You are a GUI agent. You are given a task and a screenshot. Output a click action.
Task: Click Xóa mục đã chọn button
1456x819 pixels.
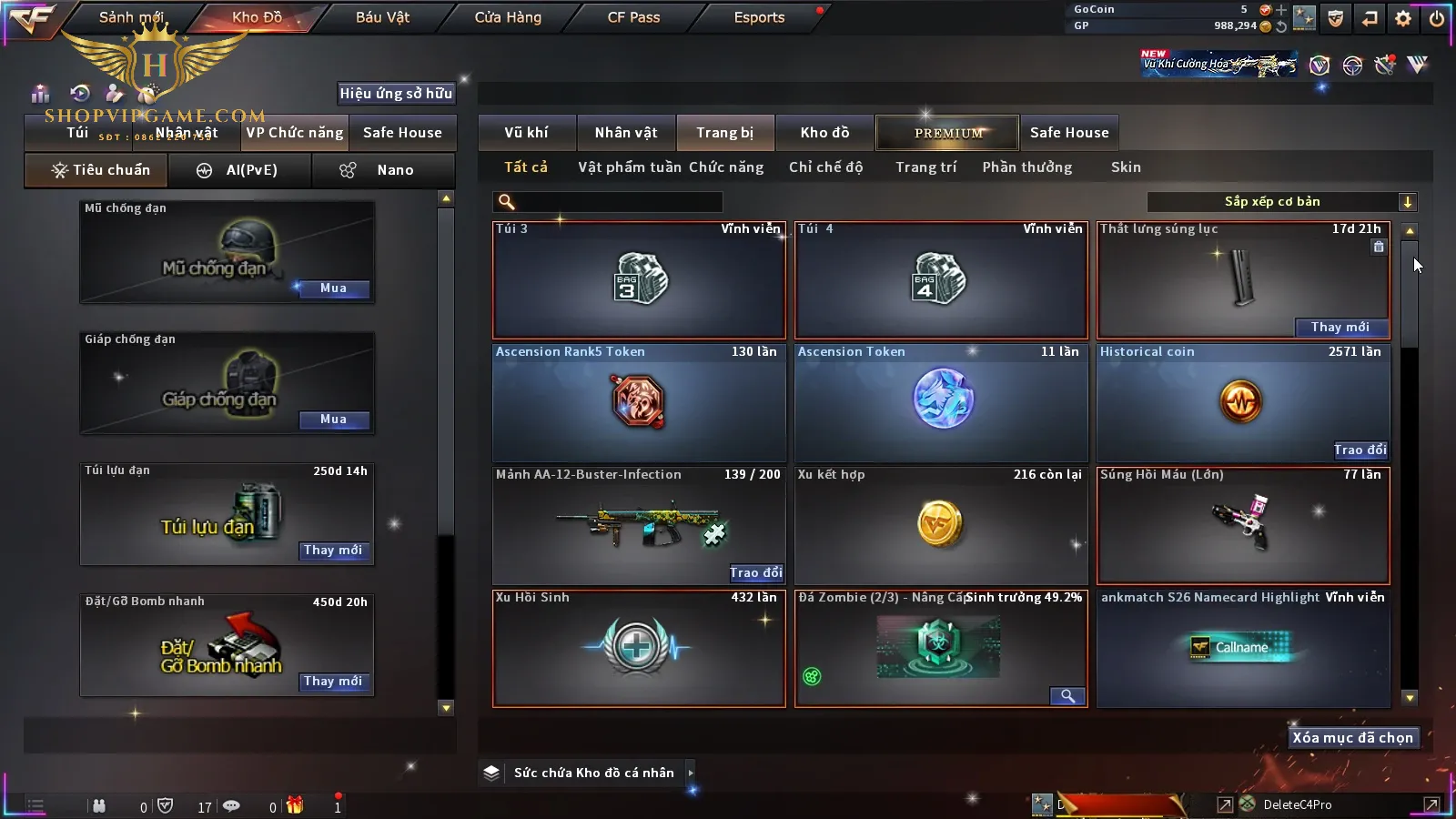click(1352, 738)
